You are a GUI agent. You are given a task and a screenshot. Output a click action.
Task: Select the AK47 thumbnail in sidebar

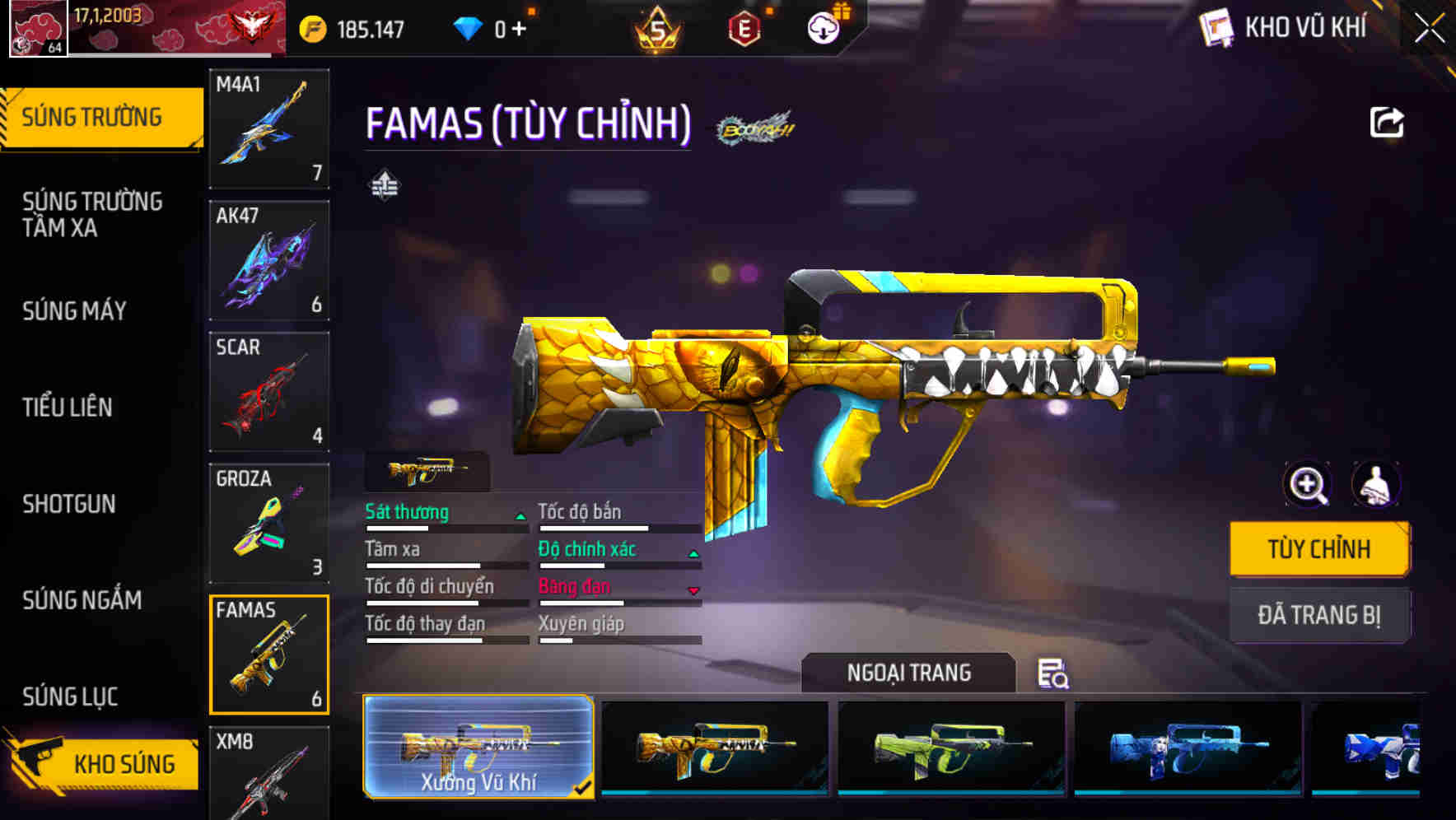pyautogui.click(x=269, y=260)
